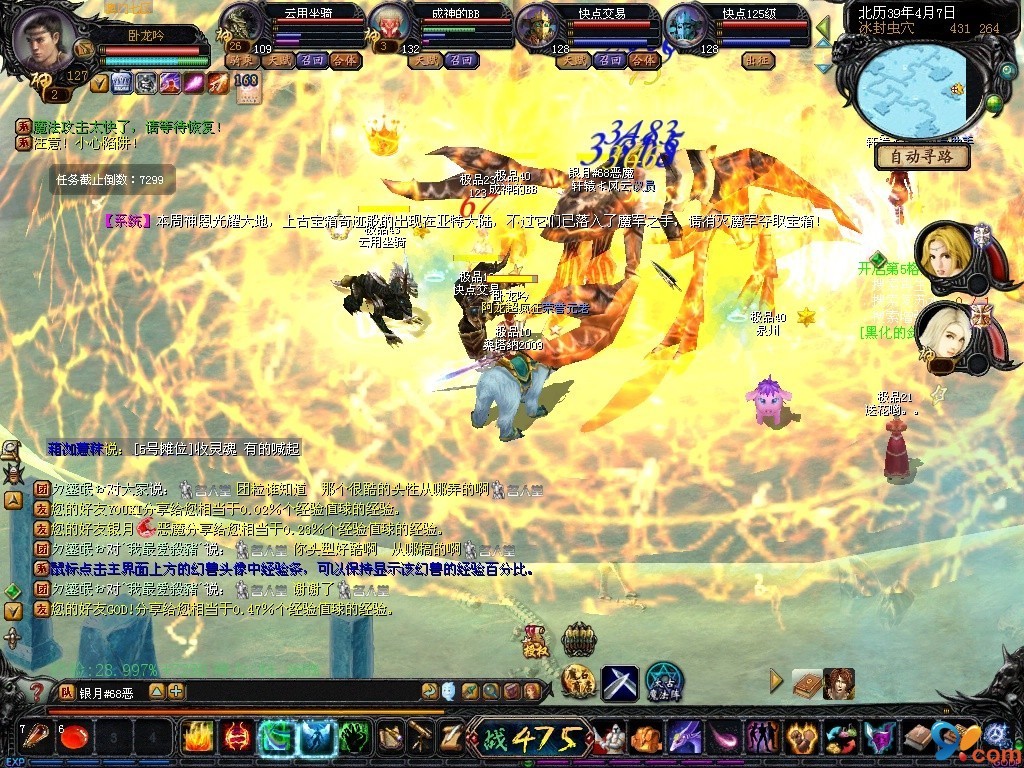Click the 天赋 button under pet 快点交易
1024x768 pixels.
(573, 60)
